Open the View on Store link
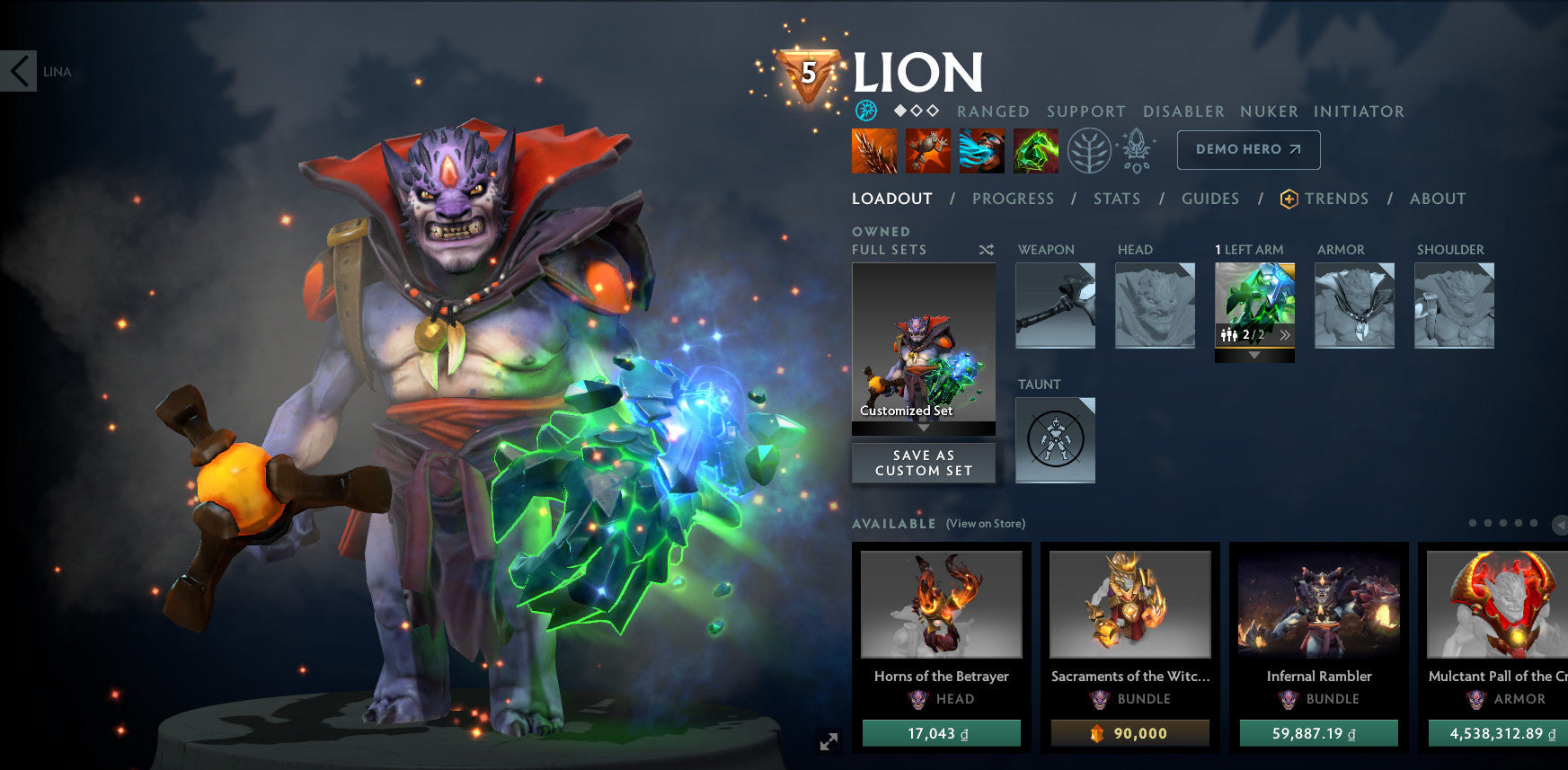 [986, 523]
